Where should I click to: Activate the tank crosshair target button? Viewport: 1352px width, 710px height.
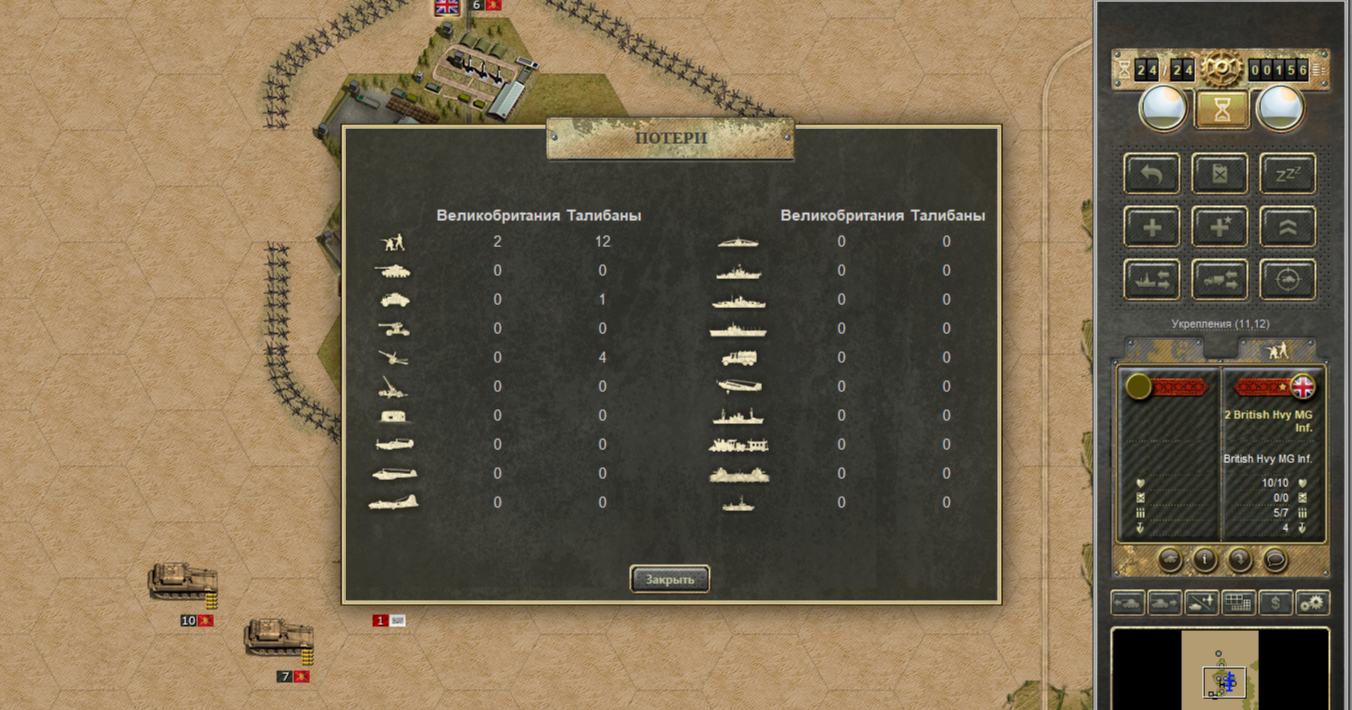1287,281
